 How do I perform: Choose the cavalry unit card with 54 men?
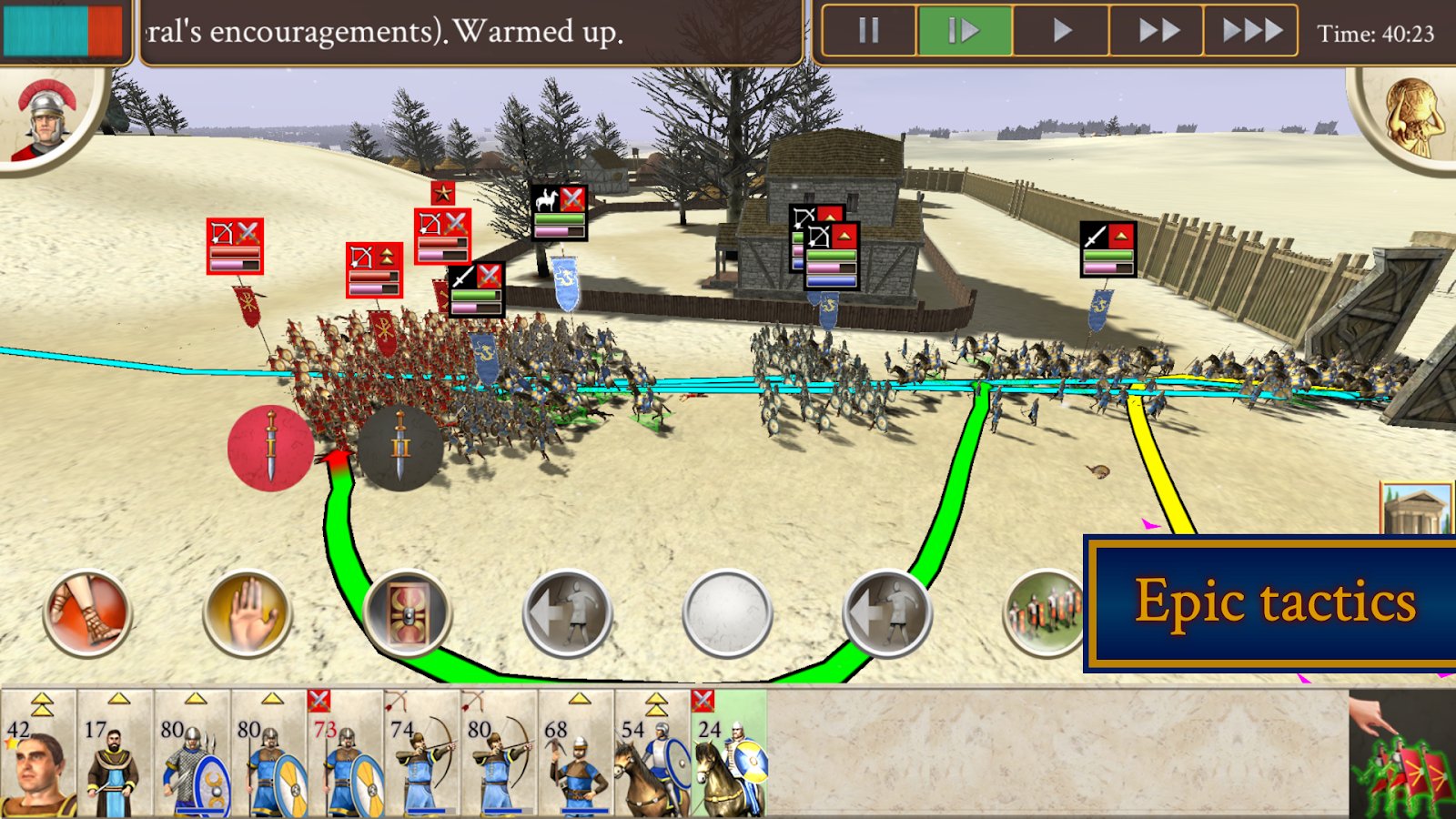click(x=652, y=755)
